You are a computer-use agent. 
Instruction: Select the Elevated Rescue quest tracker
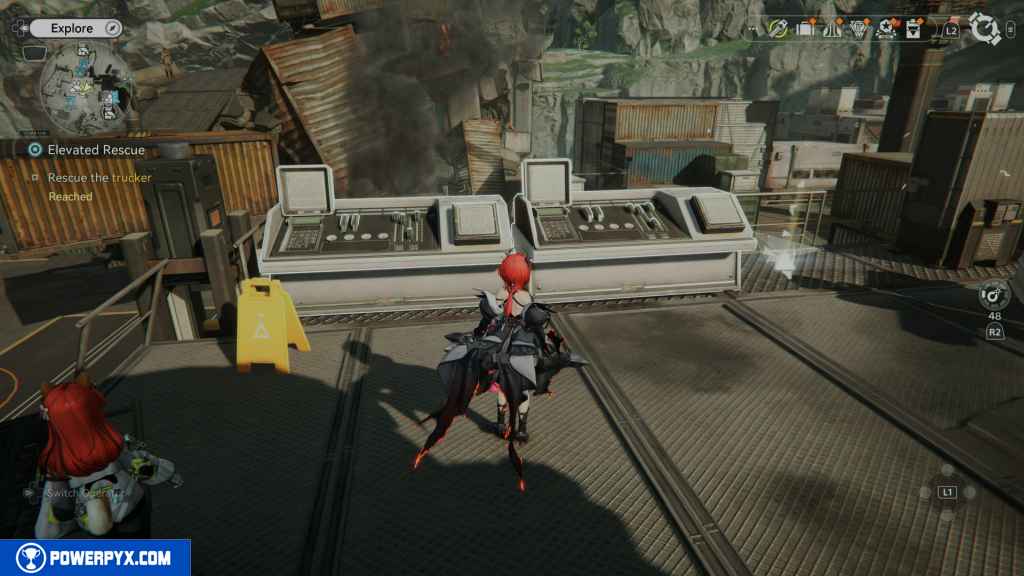click(x=96, y=150)
